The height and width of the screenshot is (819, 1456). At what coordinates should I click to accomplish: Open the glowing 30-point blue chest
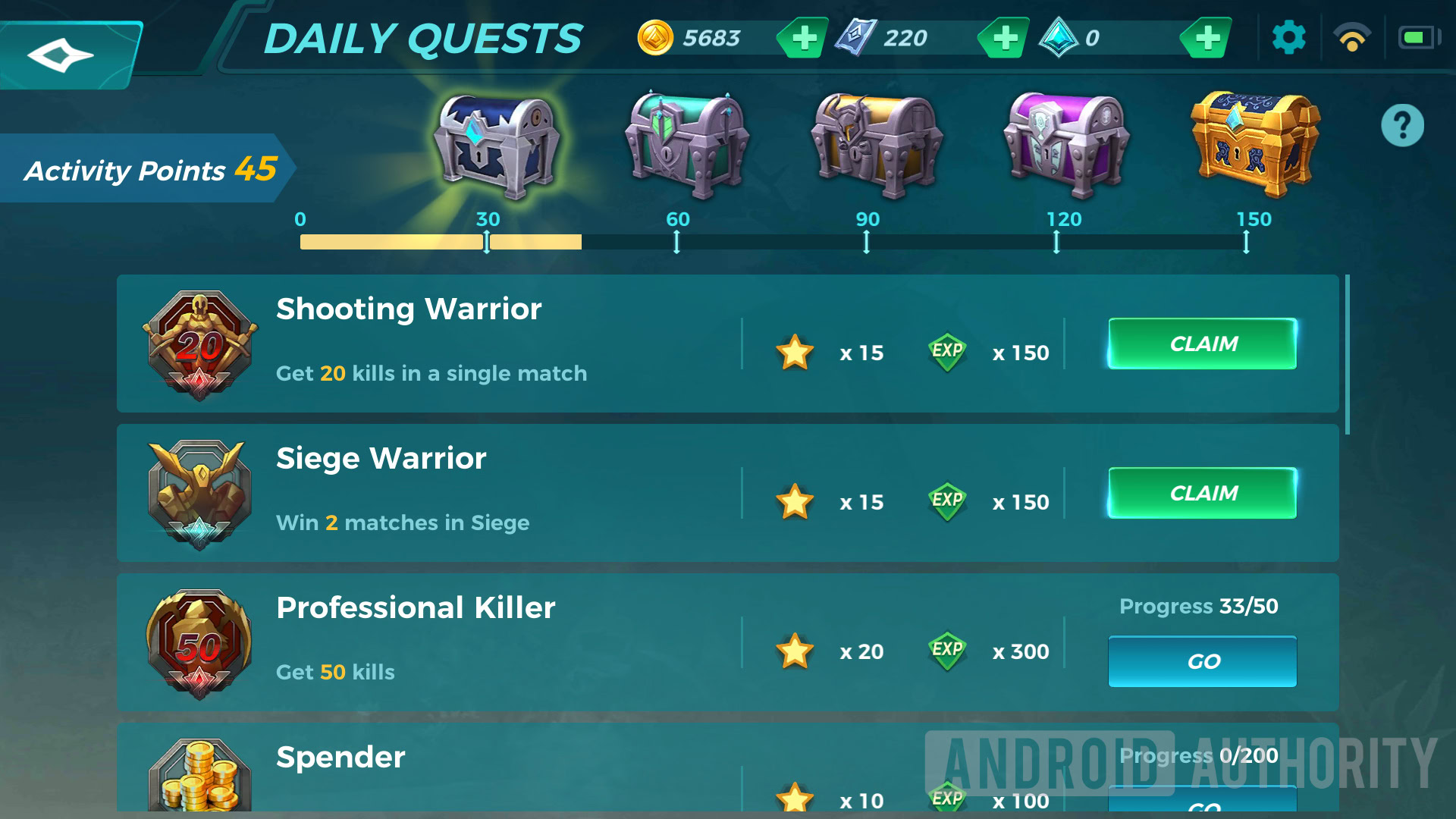coord(496,144)
